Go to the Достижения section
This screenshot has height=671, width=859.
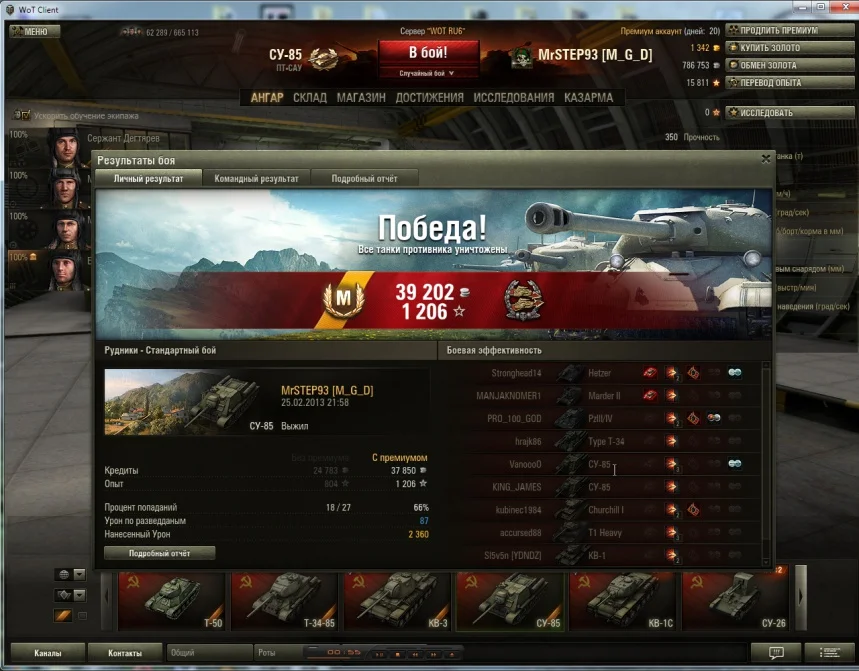click(429, 98)
